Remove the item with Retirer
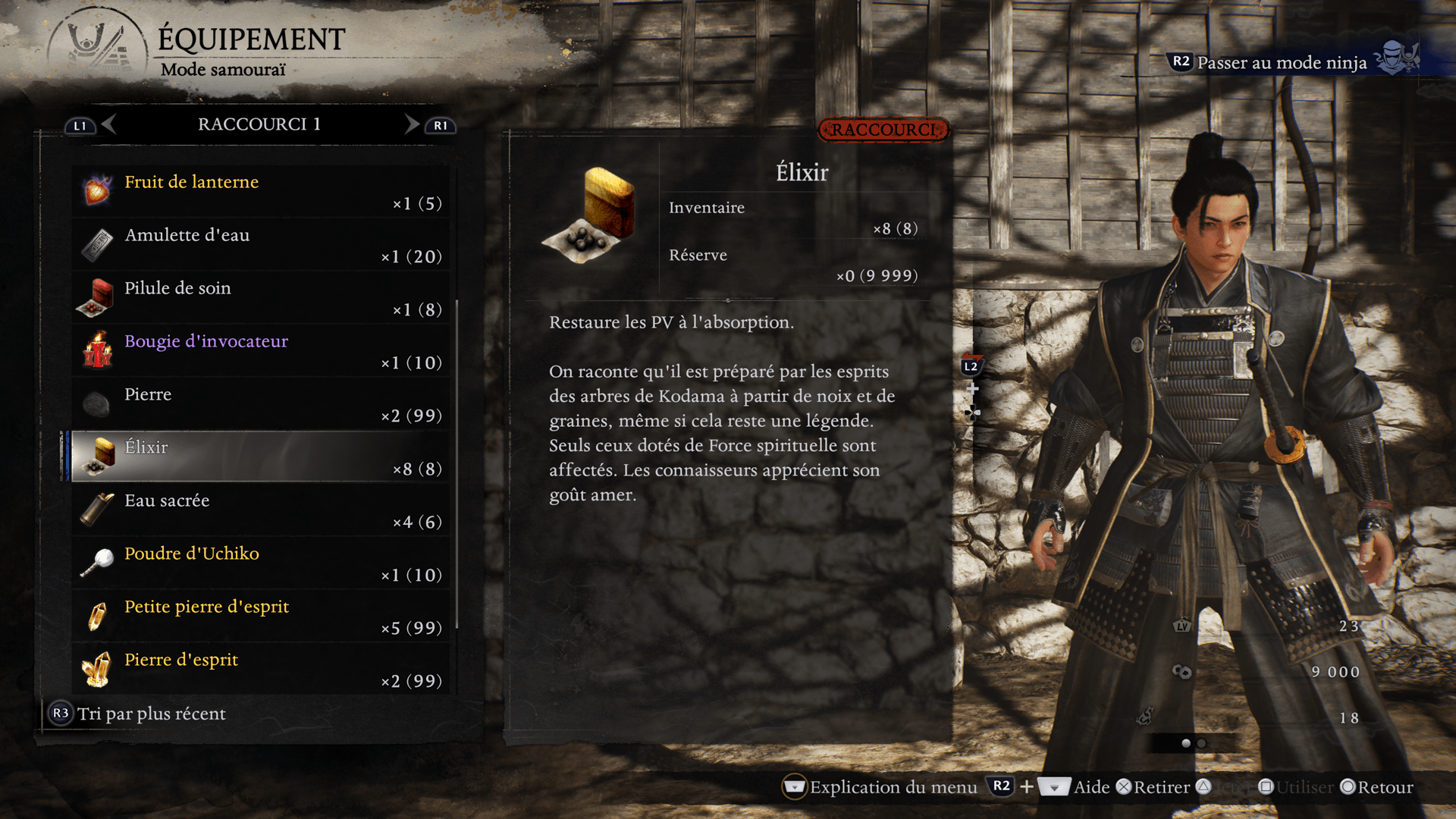The image size is (1456, 819). [x=1153, y=787]
